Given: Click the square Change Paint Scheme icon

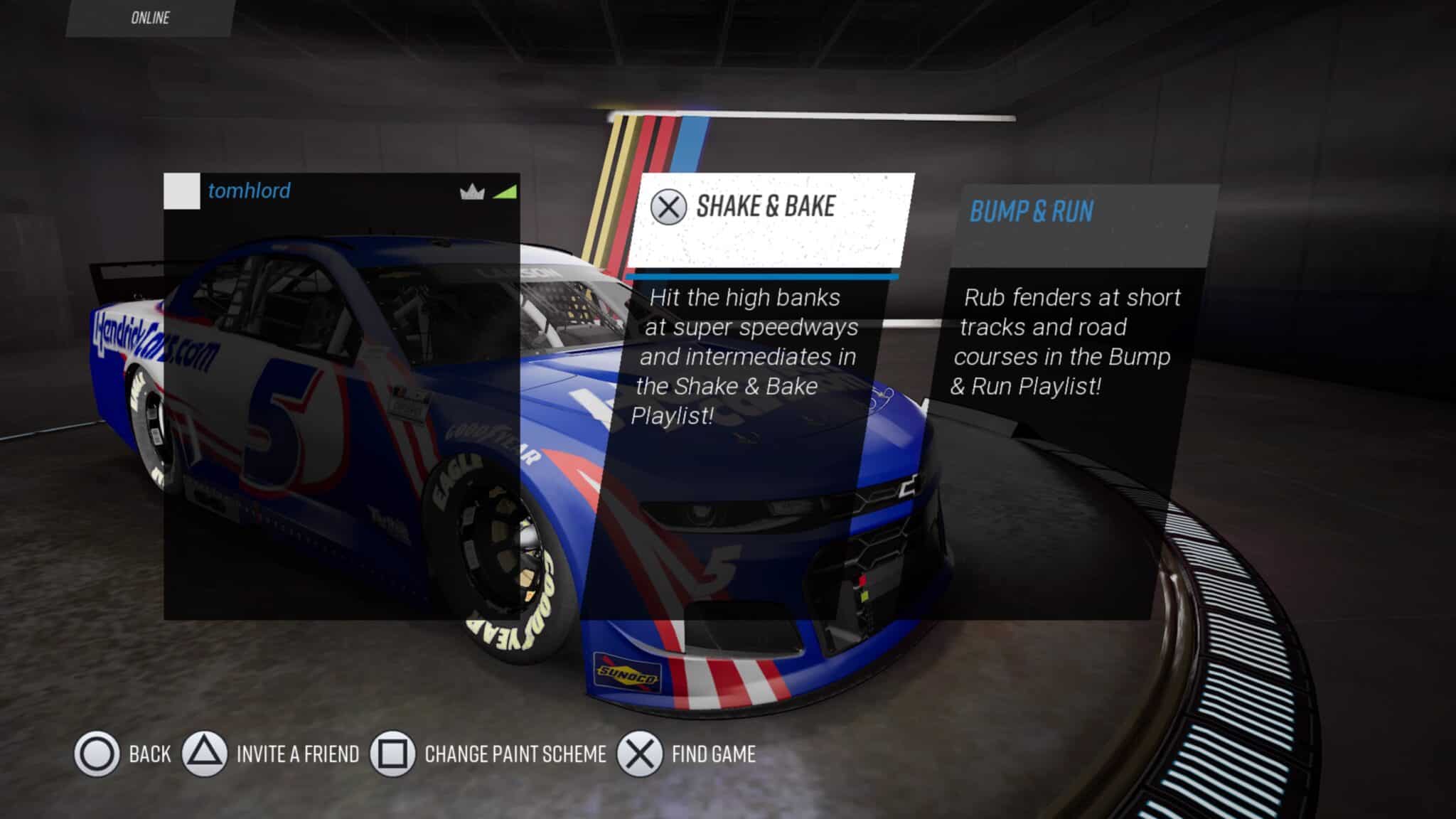Looking at the screenshot, I should [x=393, y=755].
